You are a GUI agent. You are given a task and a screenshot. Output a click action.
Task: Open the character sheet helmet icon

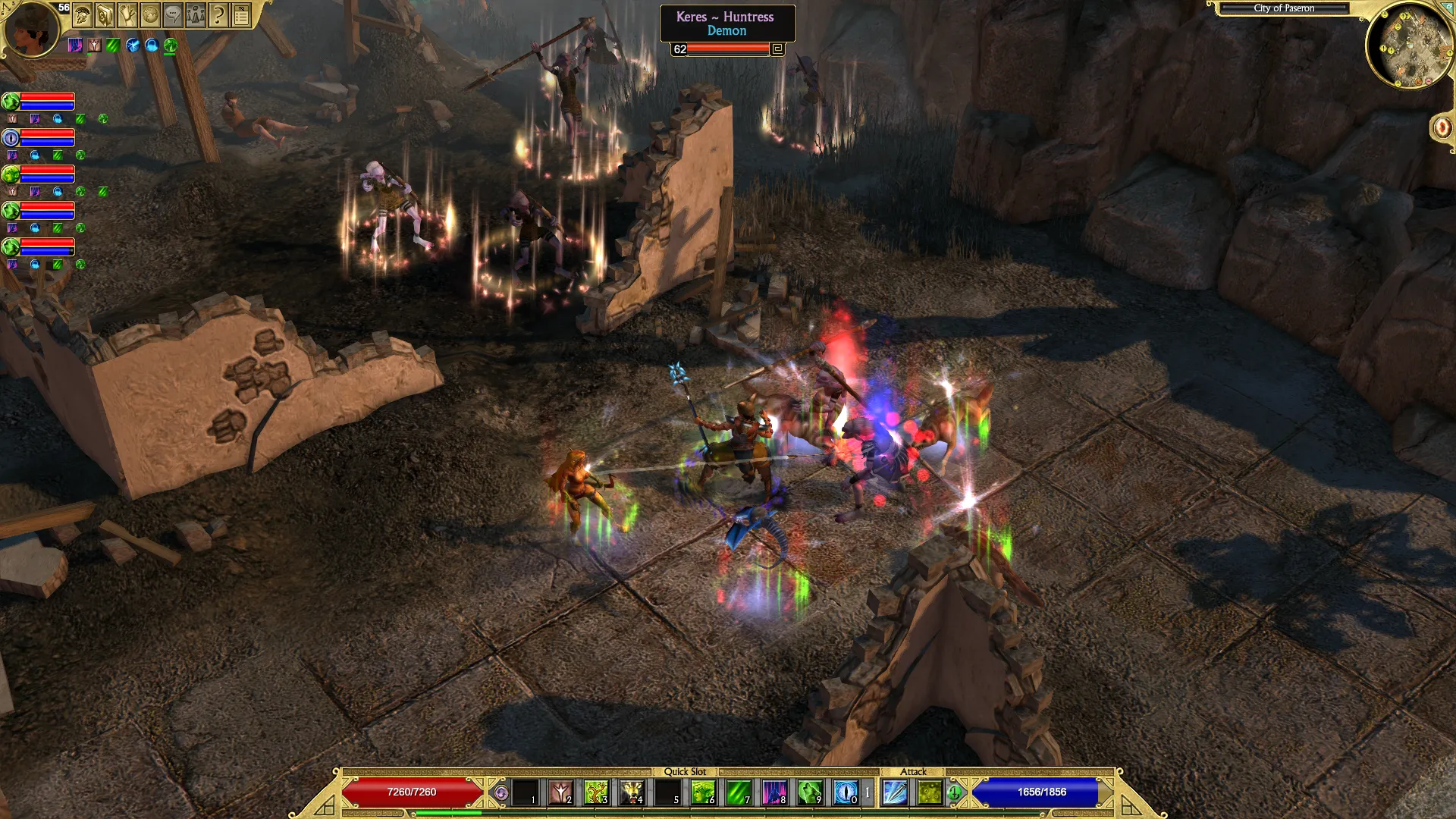[83, 14]
